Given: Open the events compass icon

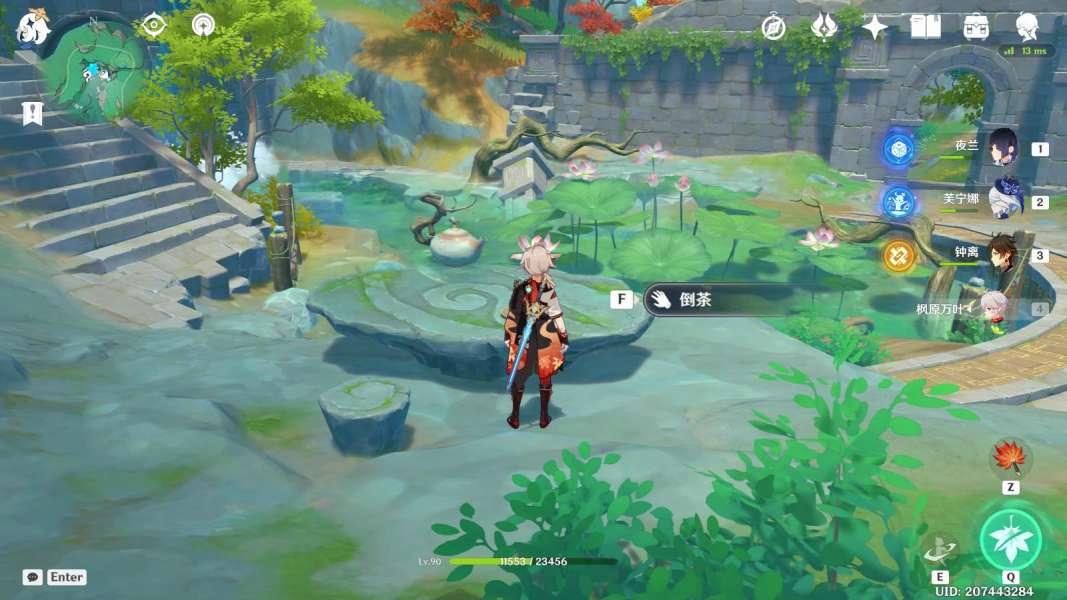Looking at the screenshot, I should 773,27.
